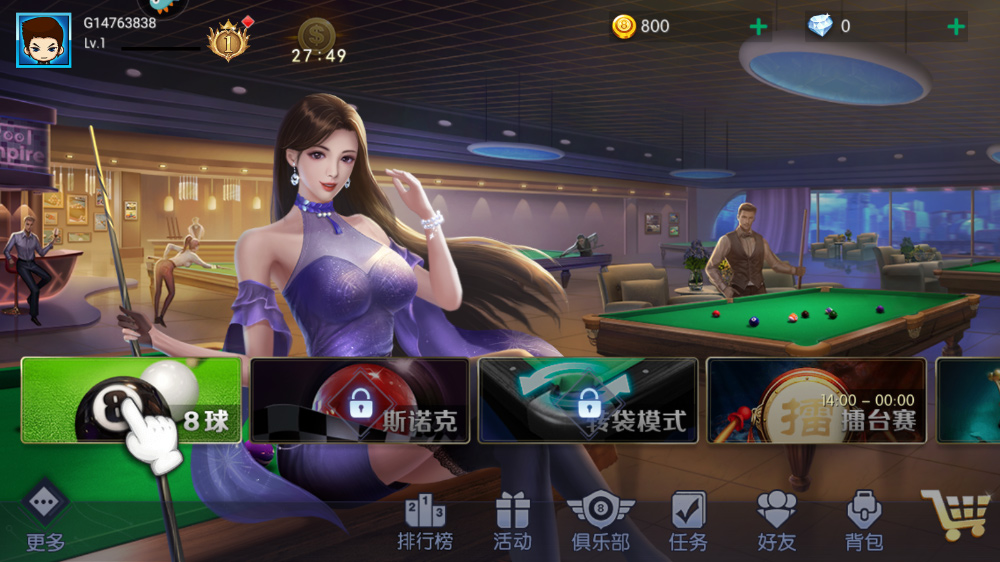Enter the 擂台赛 arena mode
This screenshot has width=1000, height=562.
tap(816, 400)
